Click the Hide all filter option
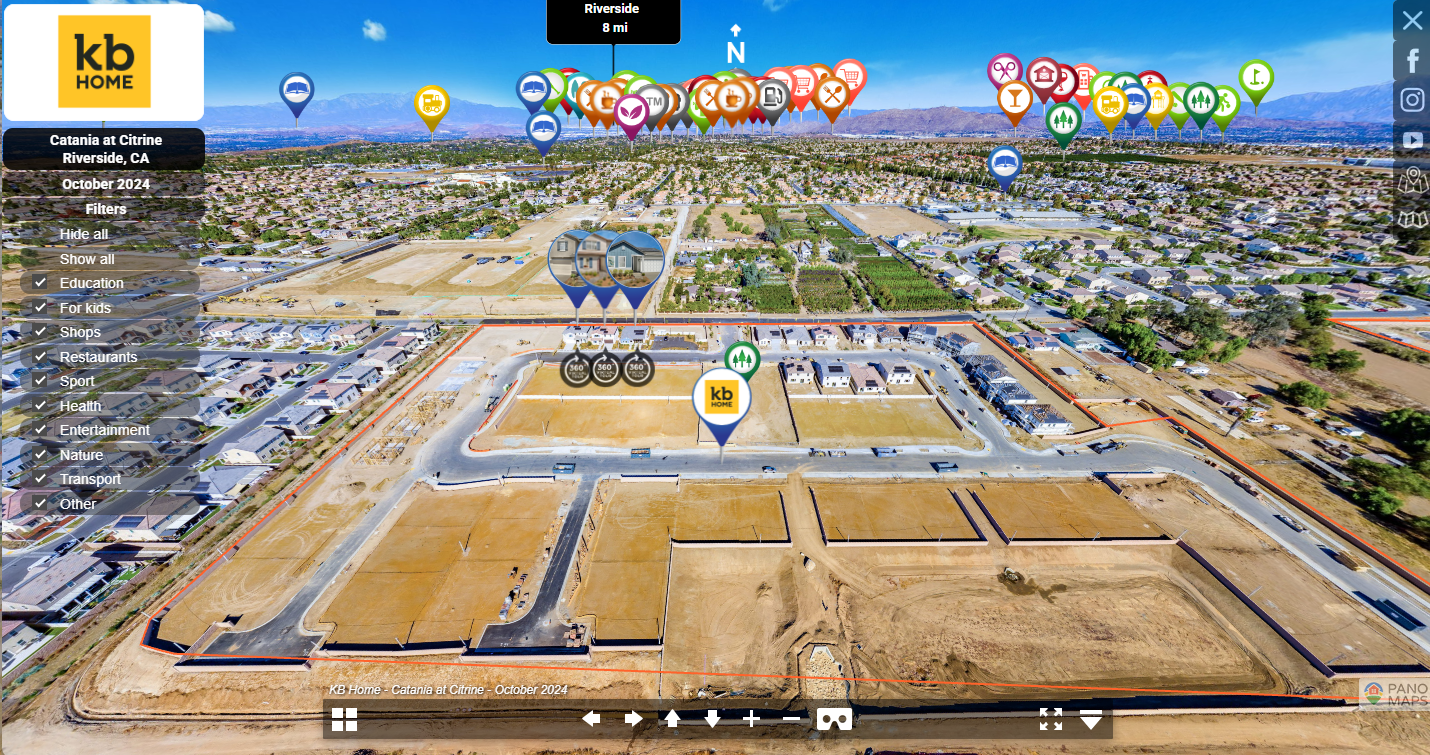The width and height of the screenshot is (1430, 755). (x=84, y=234)
